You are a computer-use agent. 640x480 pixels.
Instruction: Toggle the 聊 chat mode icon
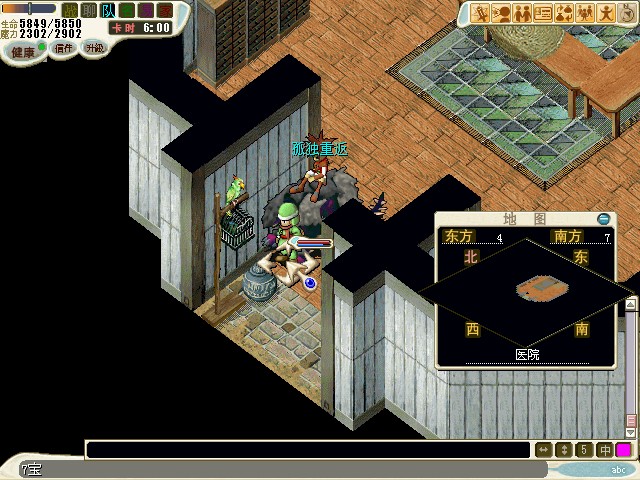89,10
